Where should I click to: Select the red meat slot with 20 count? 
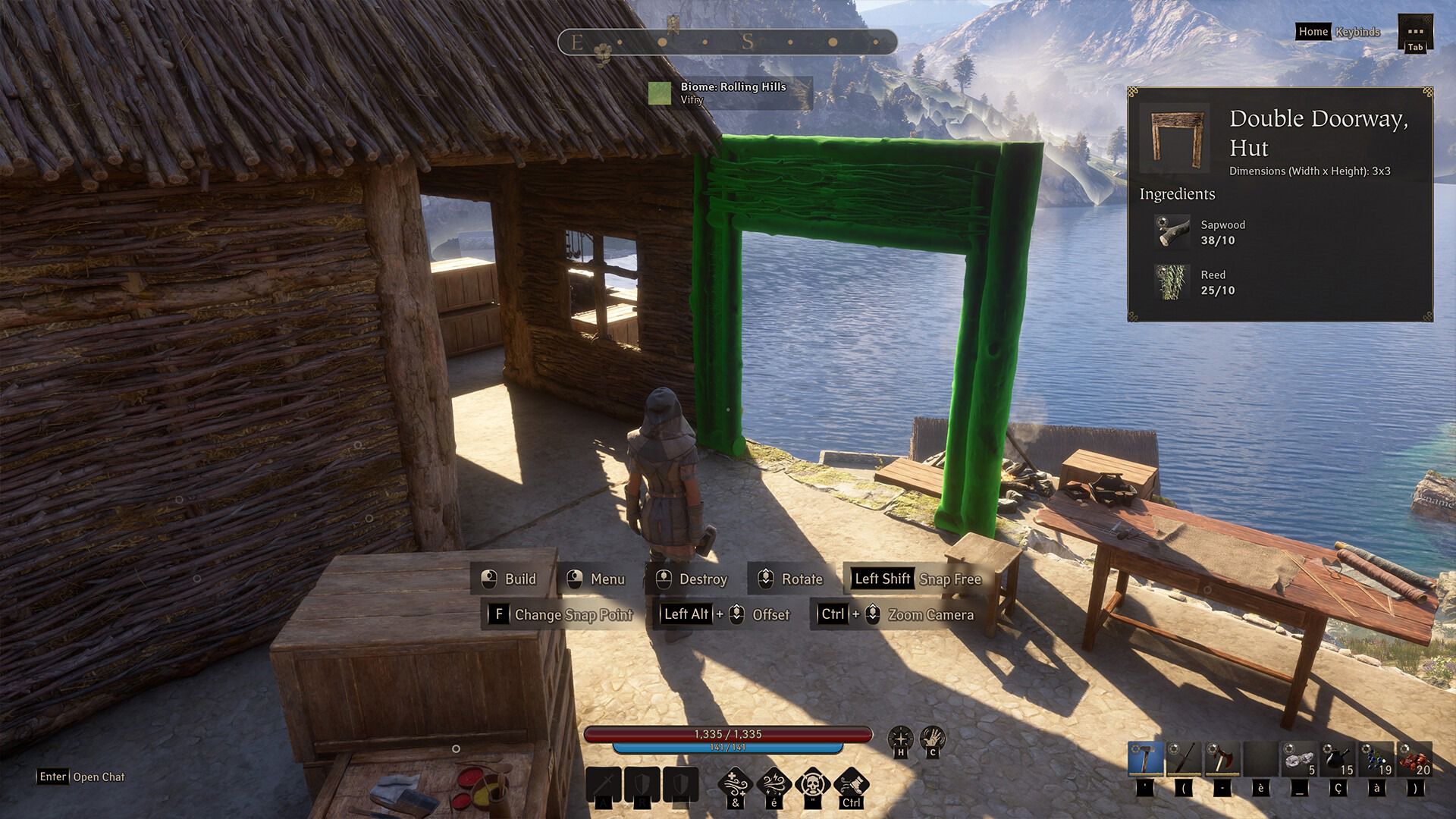click(x=1414, y=758)
